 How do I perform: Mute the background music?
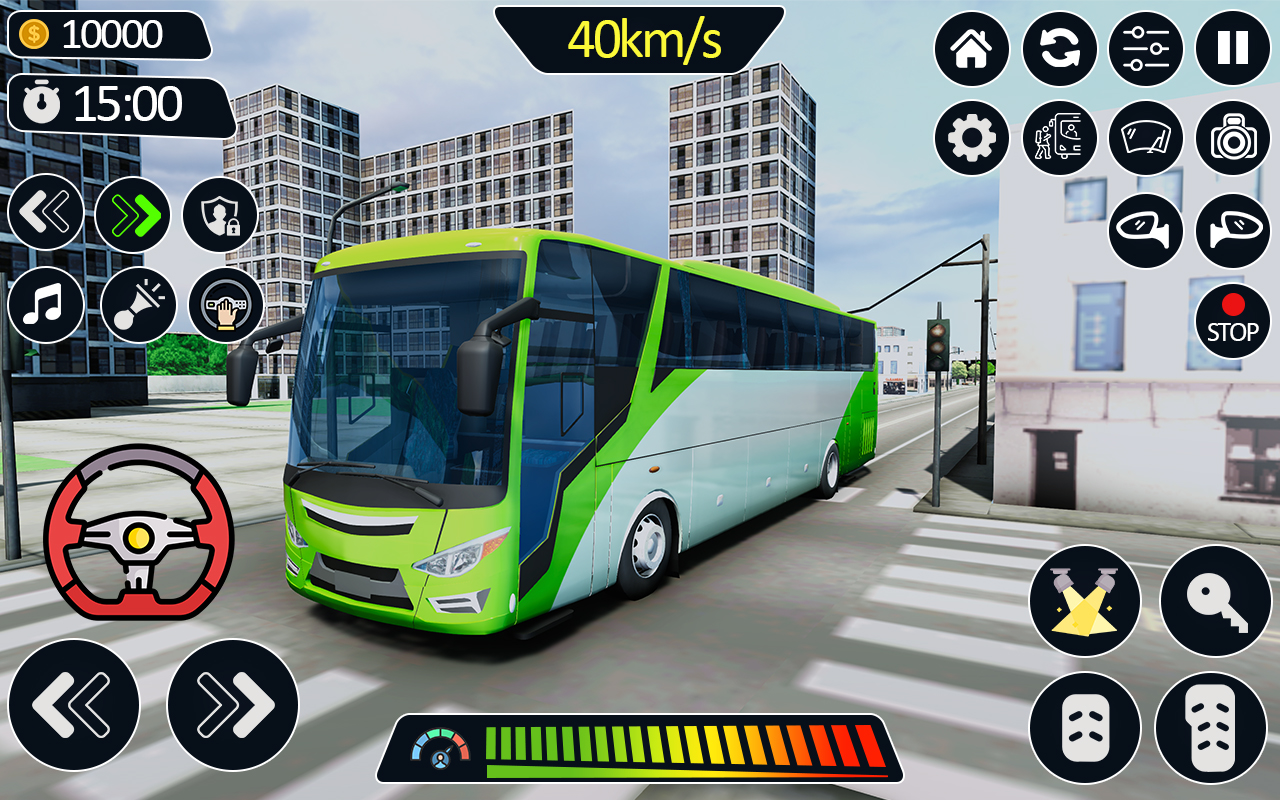45,305
